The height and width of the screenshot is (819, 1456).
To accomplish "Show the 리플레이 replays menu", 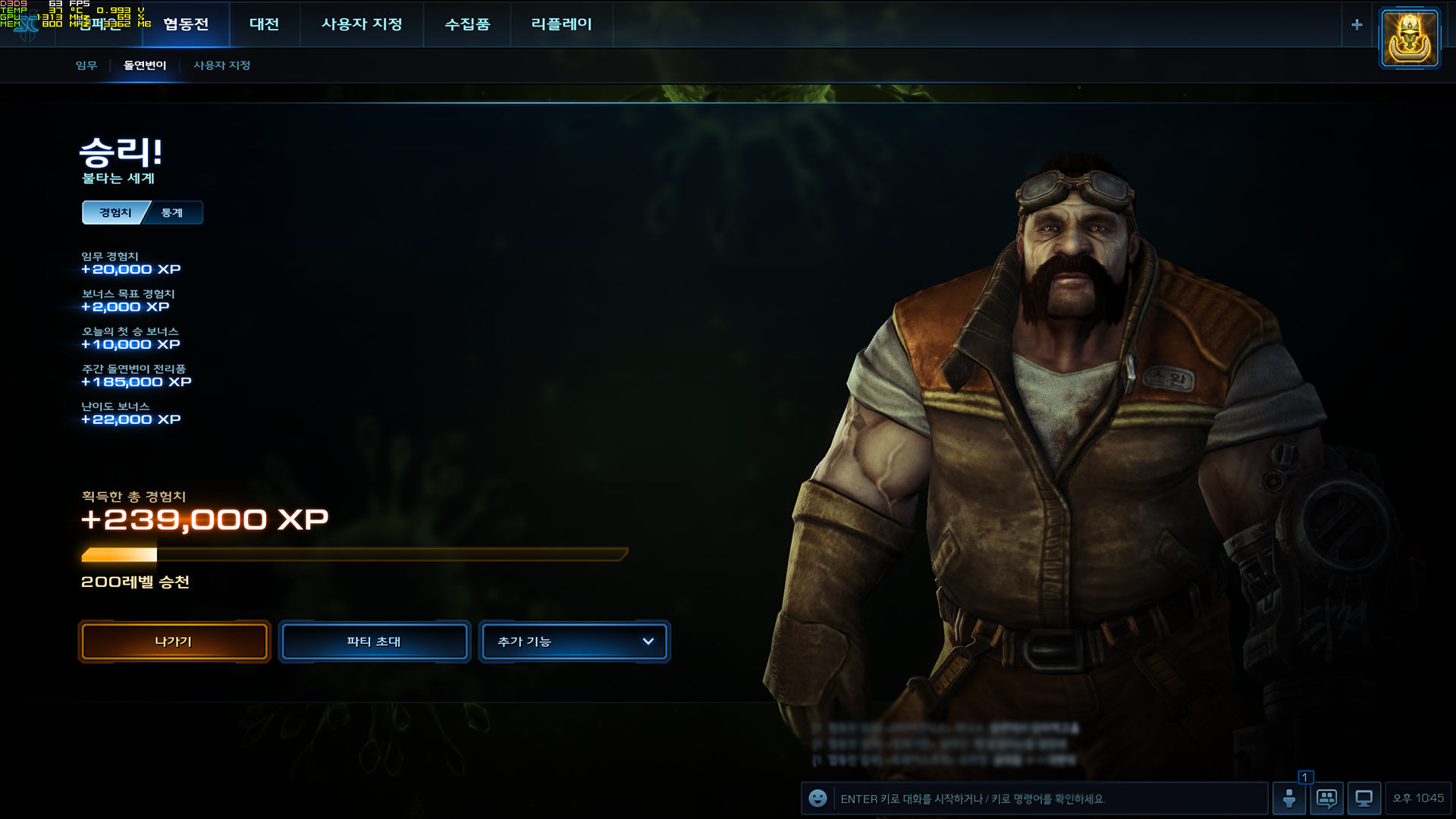I will (561, 24).
